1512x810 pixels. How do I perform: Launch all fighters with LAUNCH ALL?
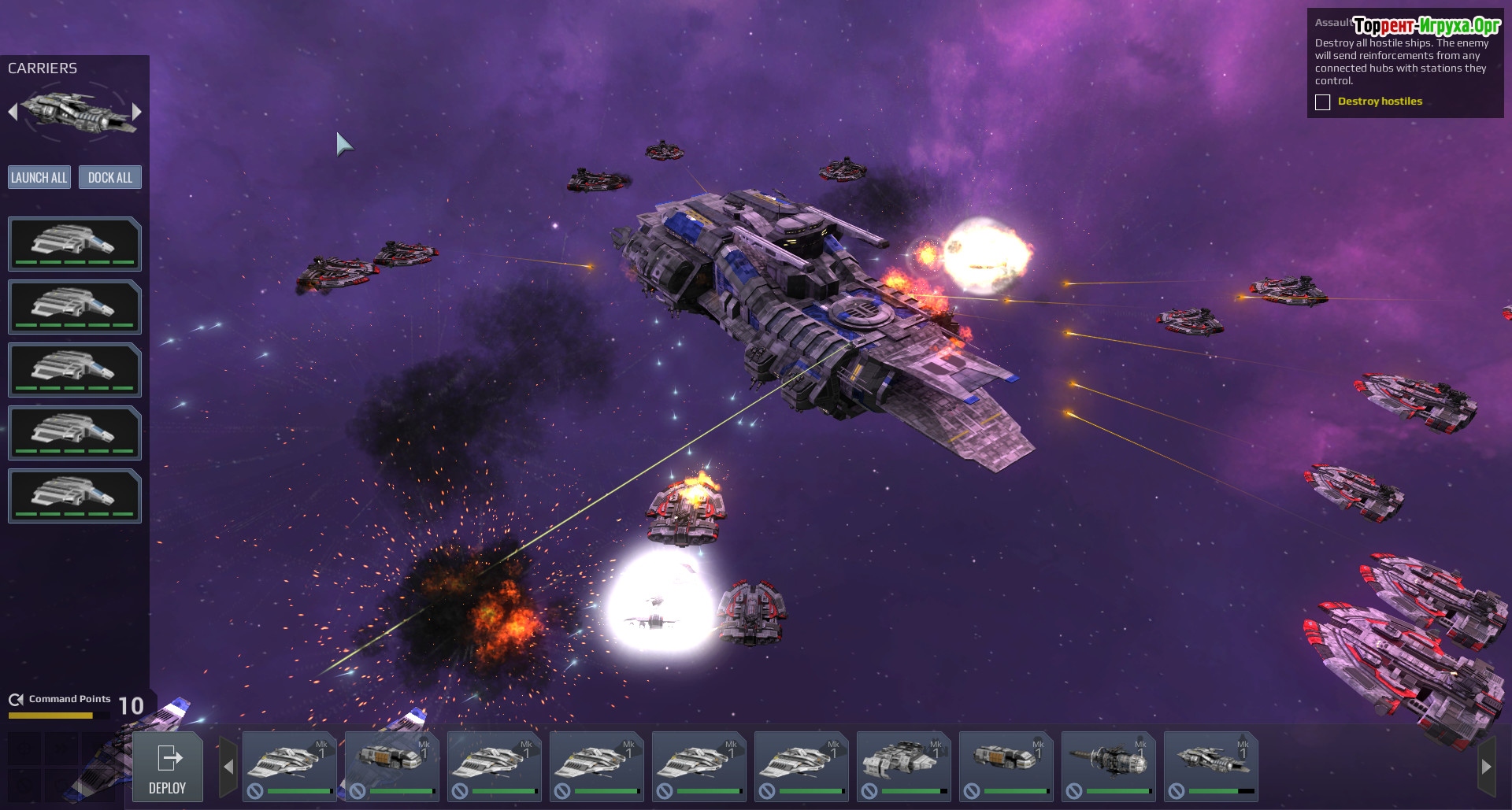(x=39, y=177)
